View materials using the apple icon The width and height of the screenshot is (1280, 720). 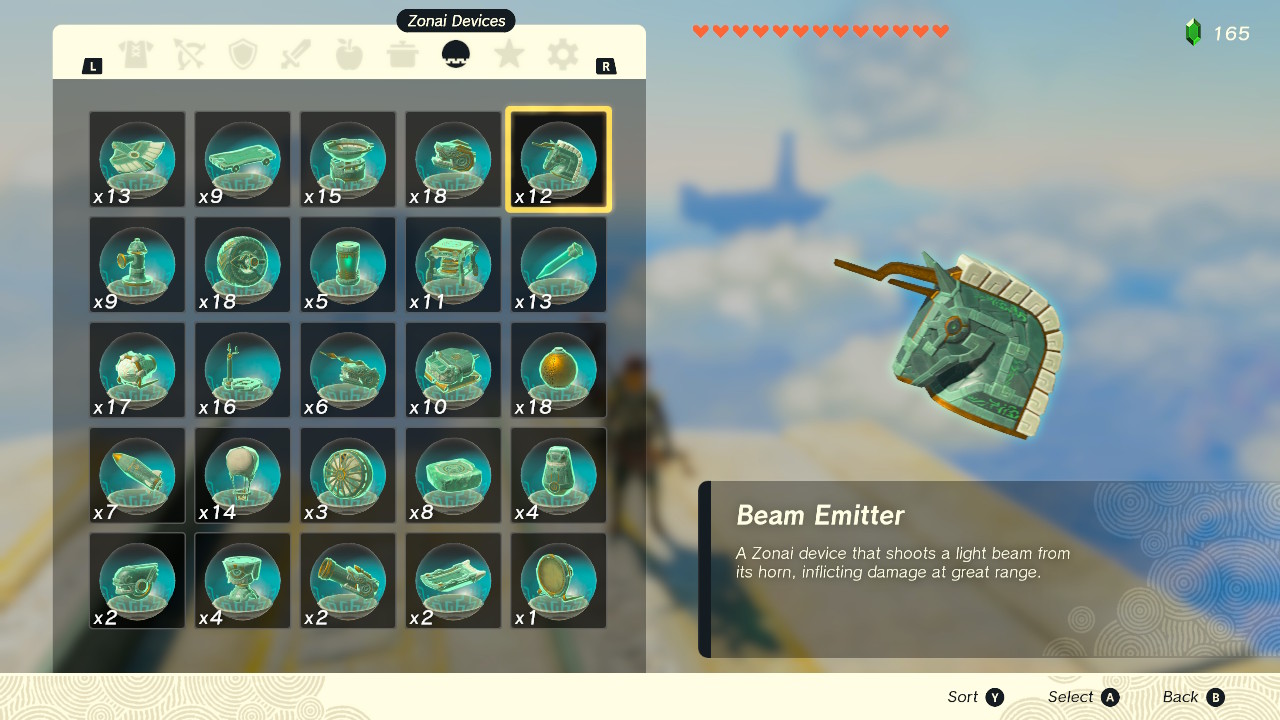pos(349,55)
